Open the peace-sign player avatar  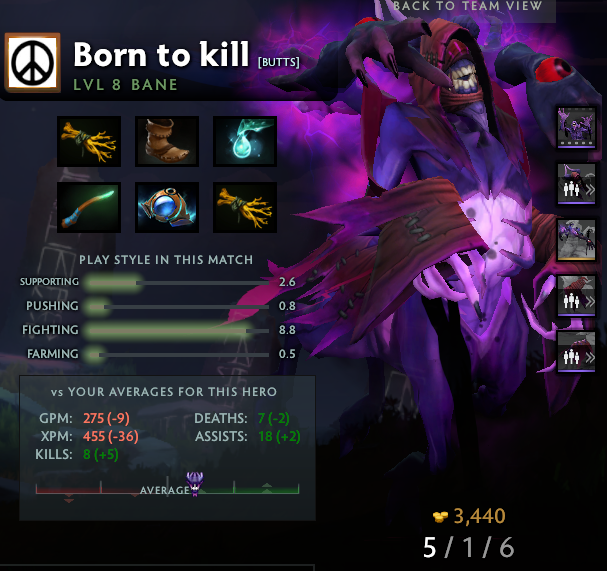point(34,64)
